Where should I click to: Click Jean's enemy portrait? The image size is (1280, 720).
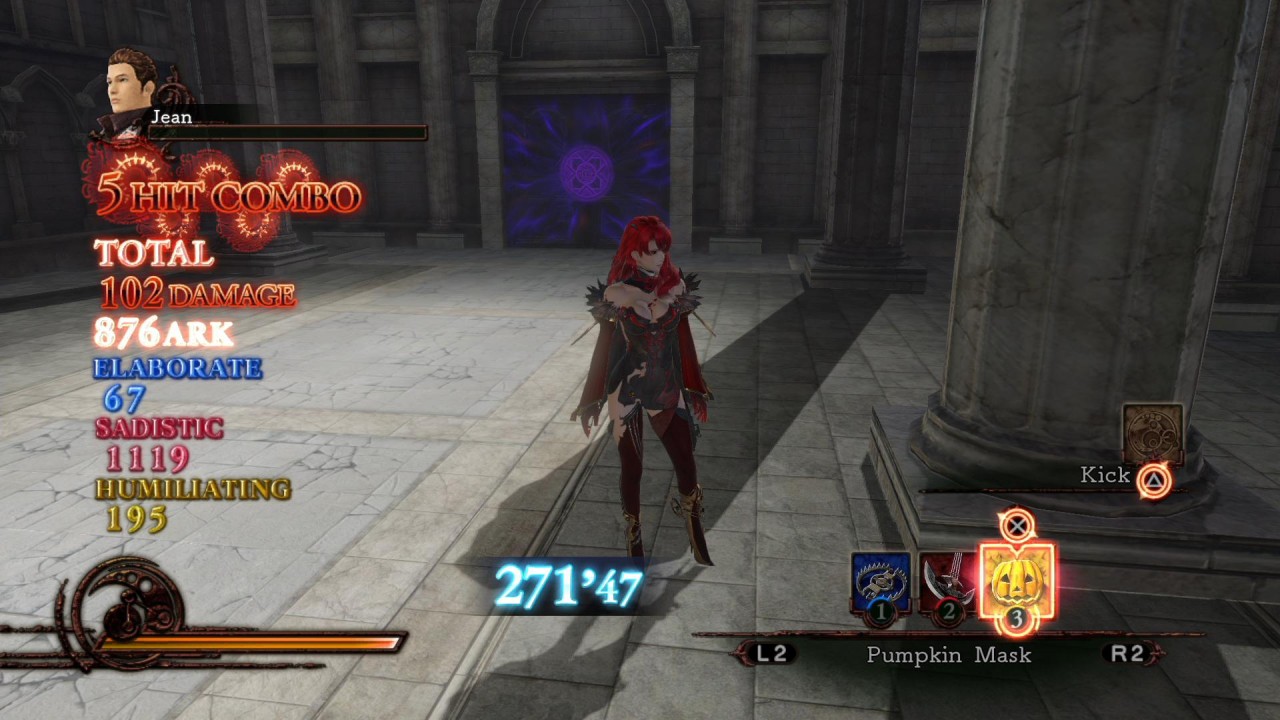click(x=131, y=88)
